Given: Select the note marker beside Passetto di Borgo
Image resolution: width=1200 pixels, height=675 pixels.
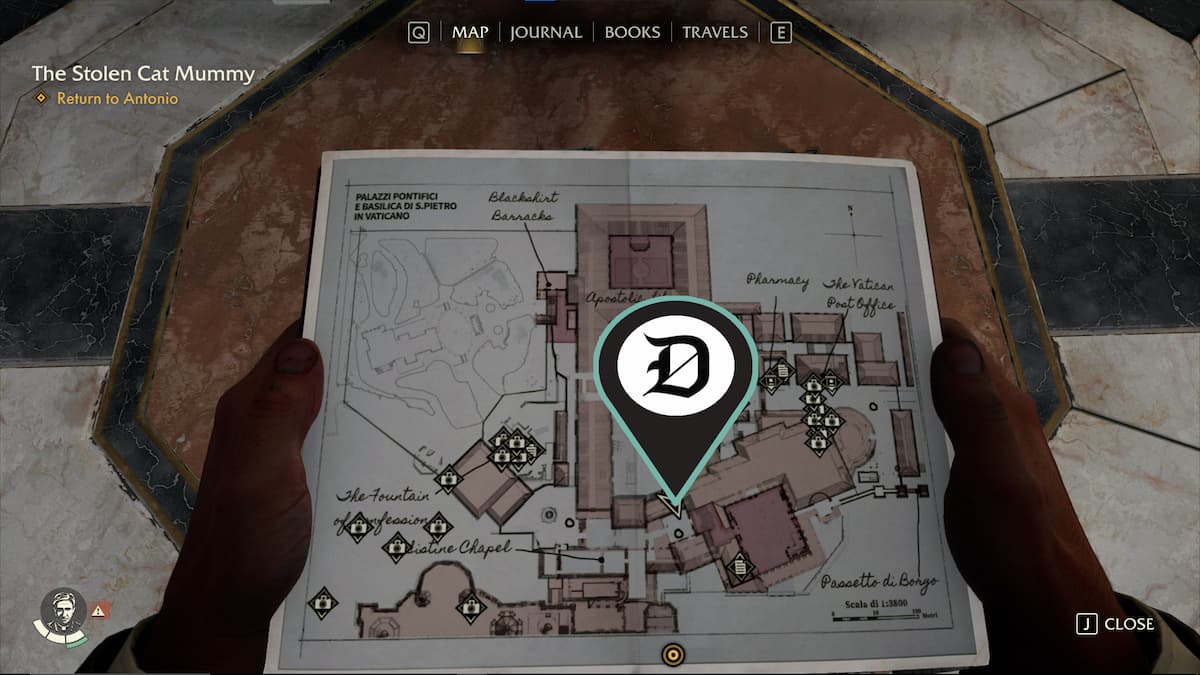Looking at the screenshot, I should [740, 568].
